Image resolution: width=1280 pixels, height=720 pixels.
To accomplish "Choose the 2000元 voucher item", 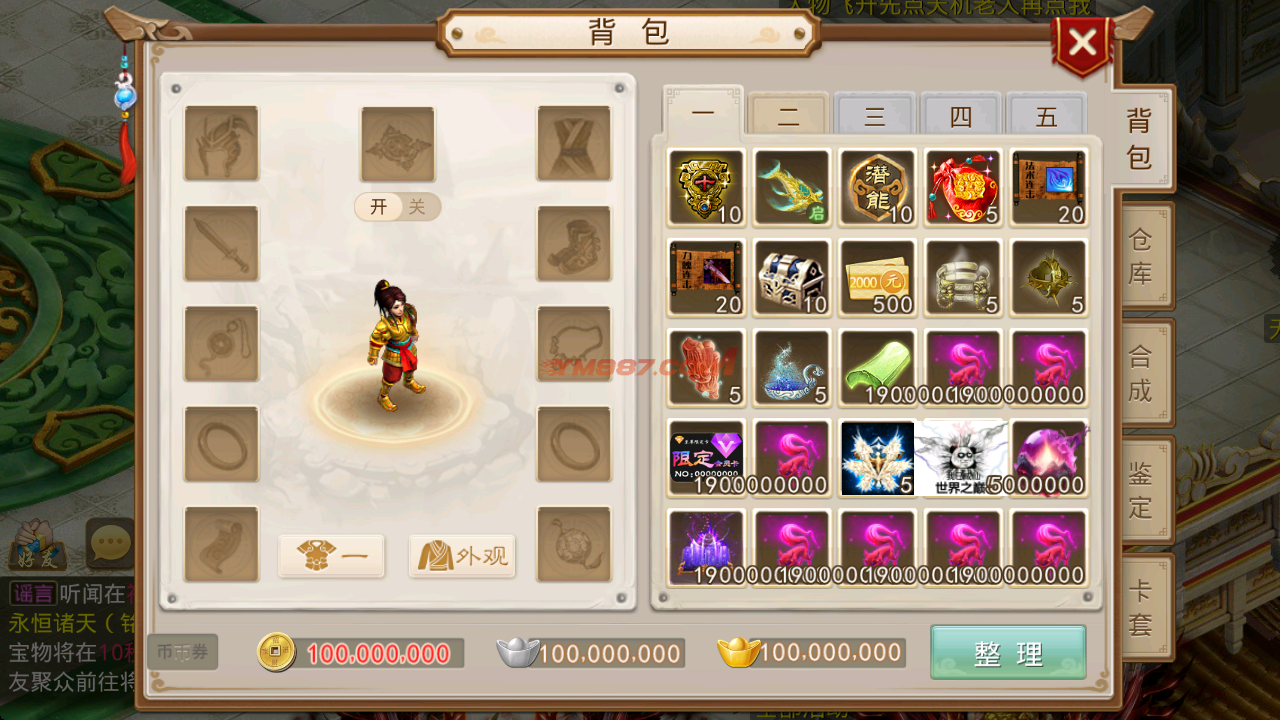I will pyautogui.click(x=877, y=277).
